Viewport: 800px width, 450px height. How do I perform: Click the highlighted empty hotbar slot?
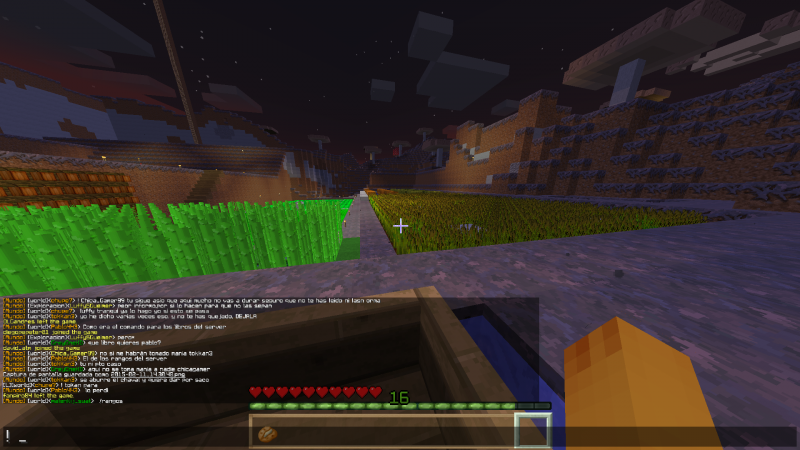(532, 431)
